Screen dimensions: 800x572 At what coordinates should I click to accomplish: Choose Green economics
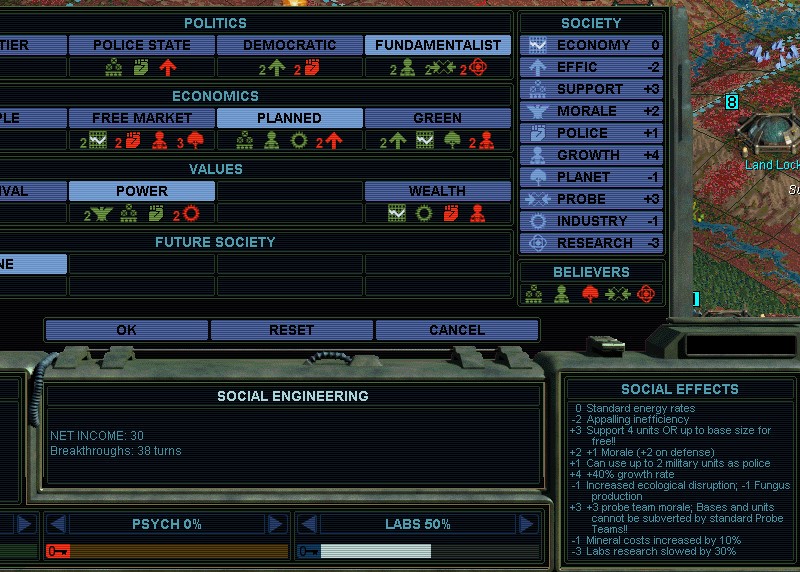(x=437, y=118)
